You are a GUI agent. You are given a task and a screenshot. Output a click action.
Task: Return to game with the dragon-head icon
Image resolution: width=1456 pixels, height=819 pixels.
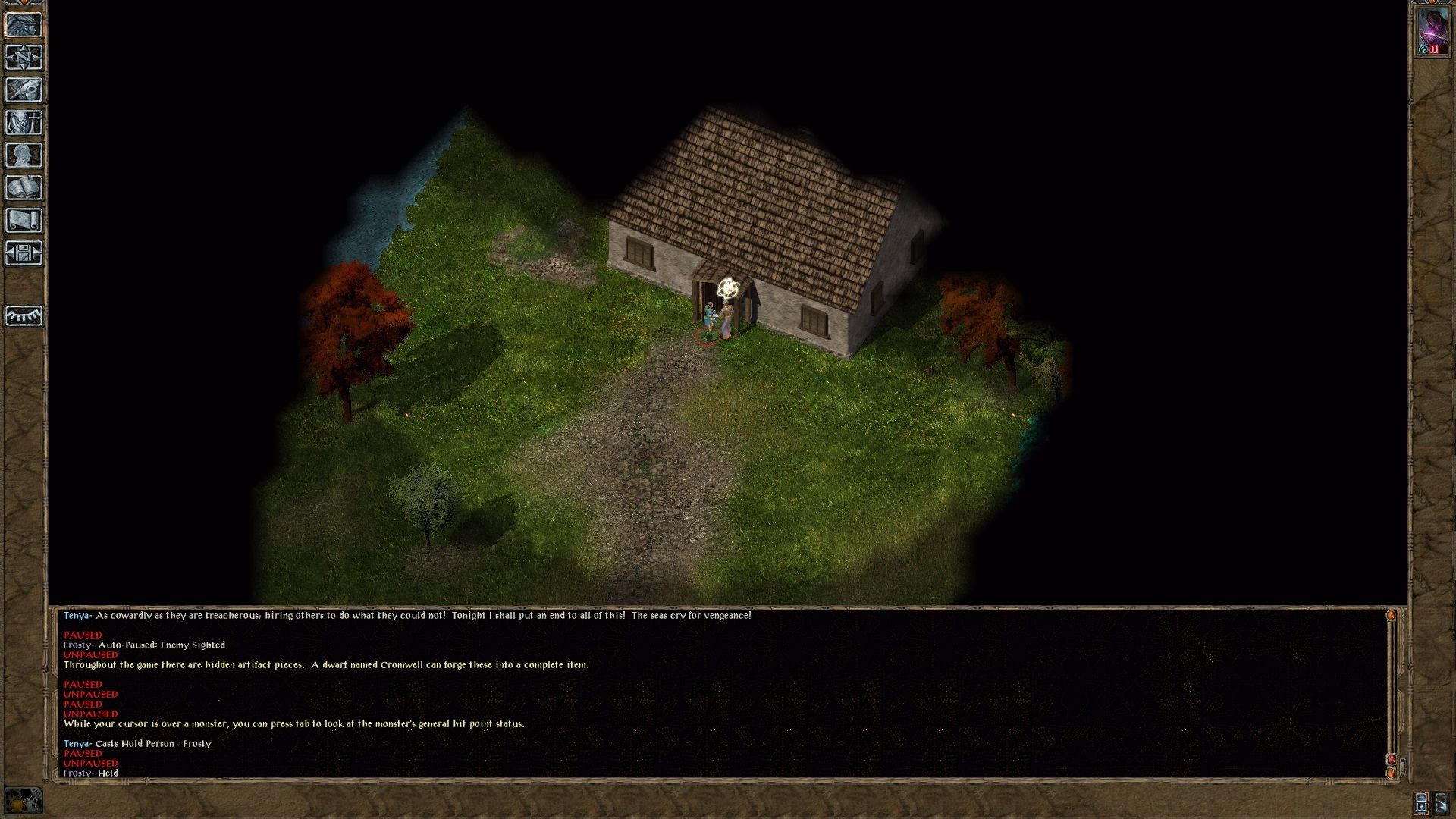click(24, 25)
